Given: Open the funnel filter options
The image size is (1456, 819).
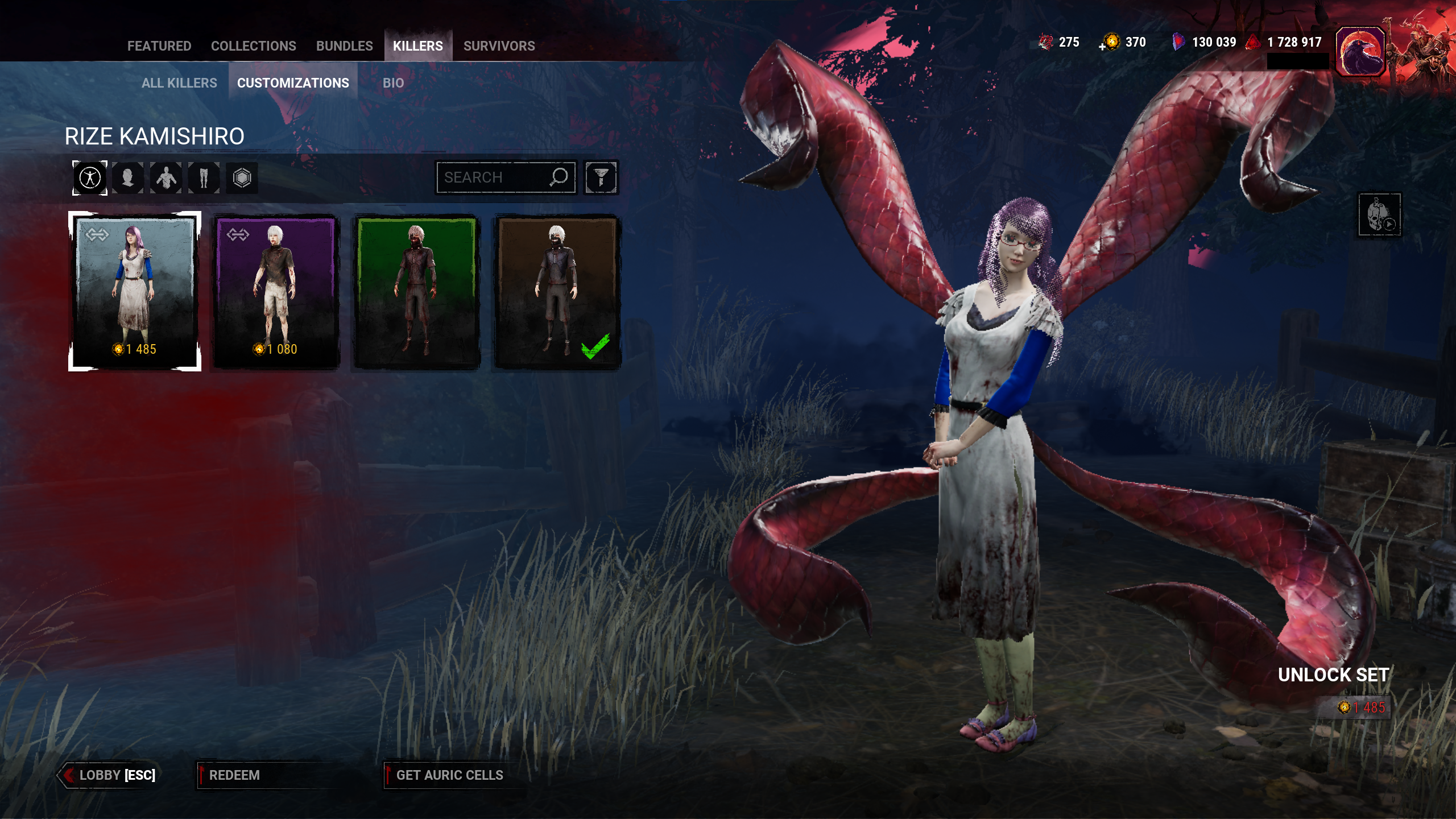Looking at the screenshot, I should (601, 177).
